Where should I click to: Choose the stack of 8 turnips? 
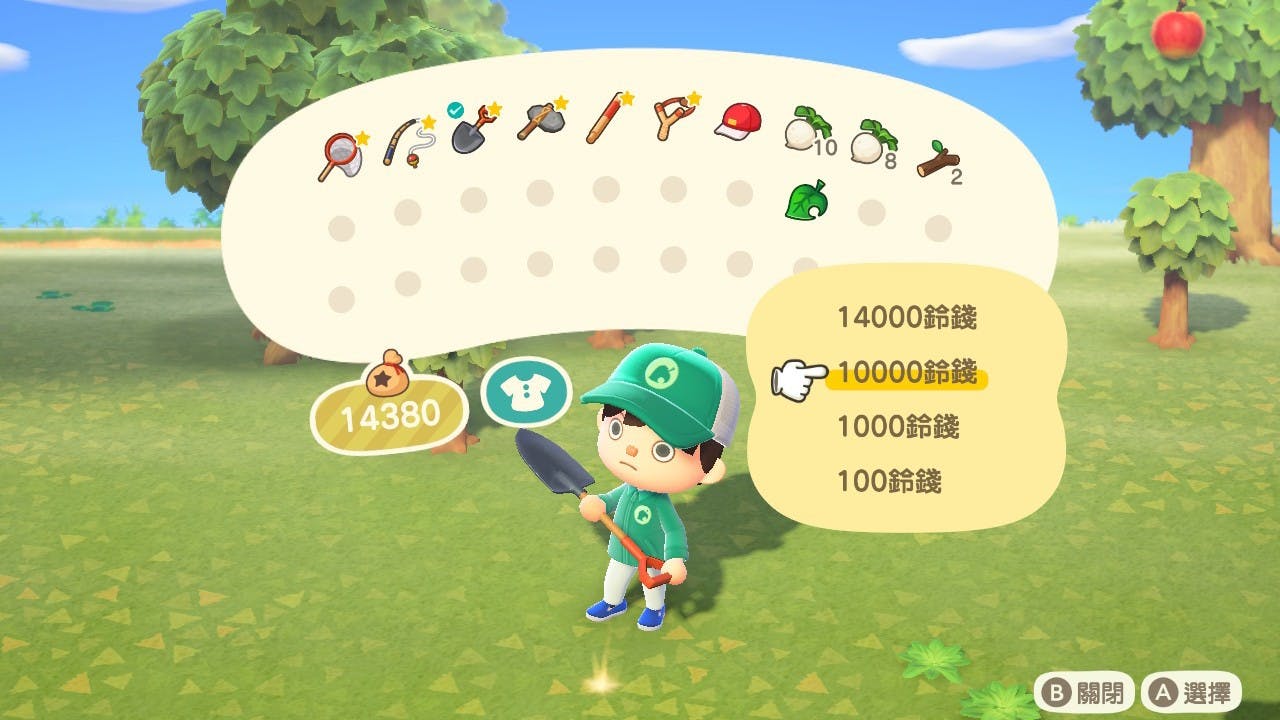click(870, 143)
